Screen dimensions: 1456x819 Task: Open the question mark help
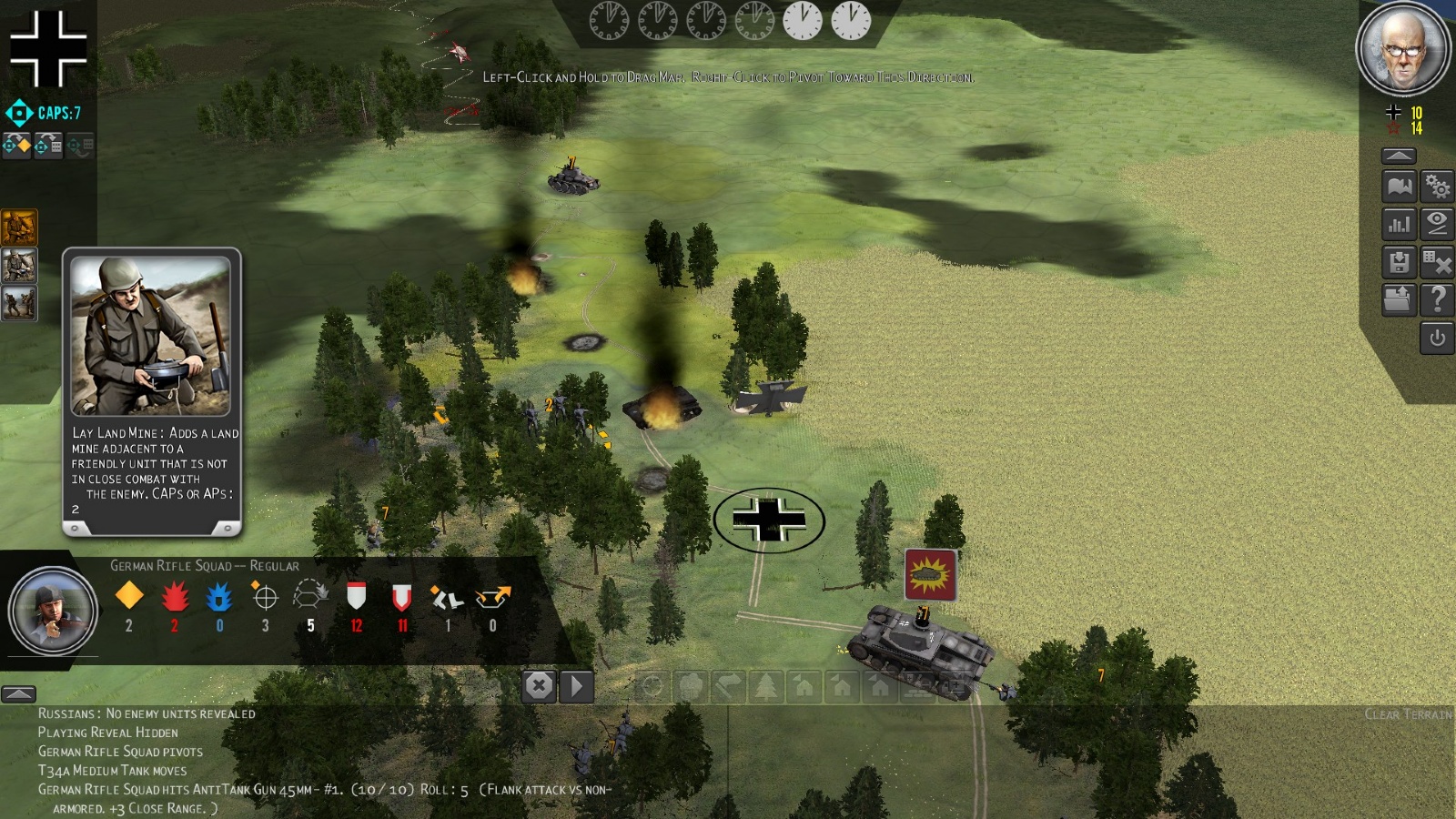(1437, 299)
